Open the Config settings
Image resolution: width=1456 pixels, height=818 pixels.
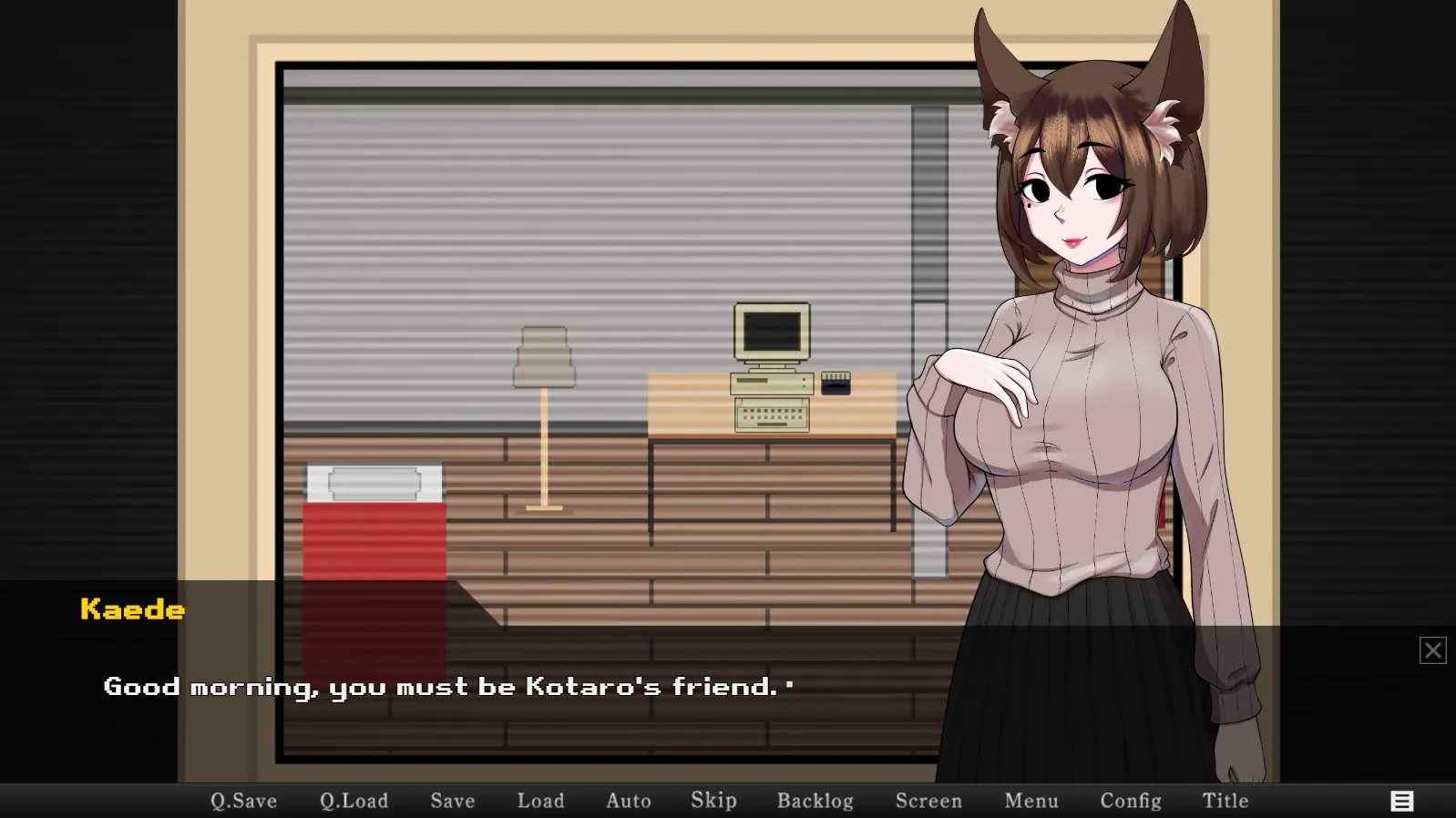click(x=1131, y=801)
